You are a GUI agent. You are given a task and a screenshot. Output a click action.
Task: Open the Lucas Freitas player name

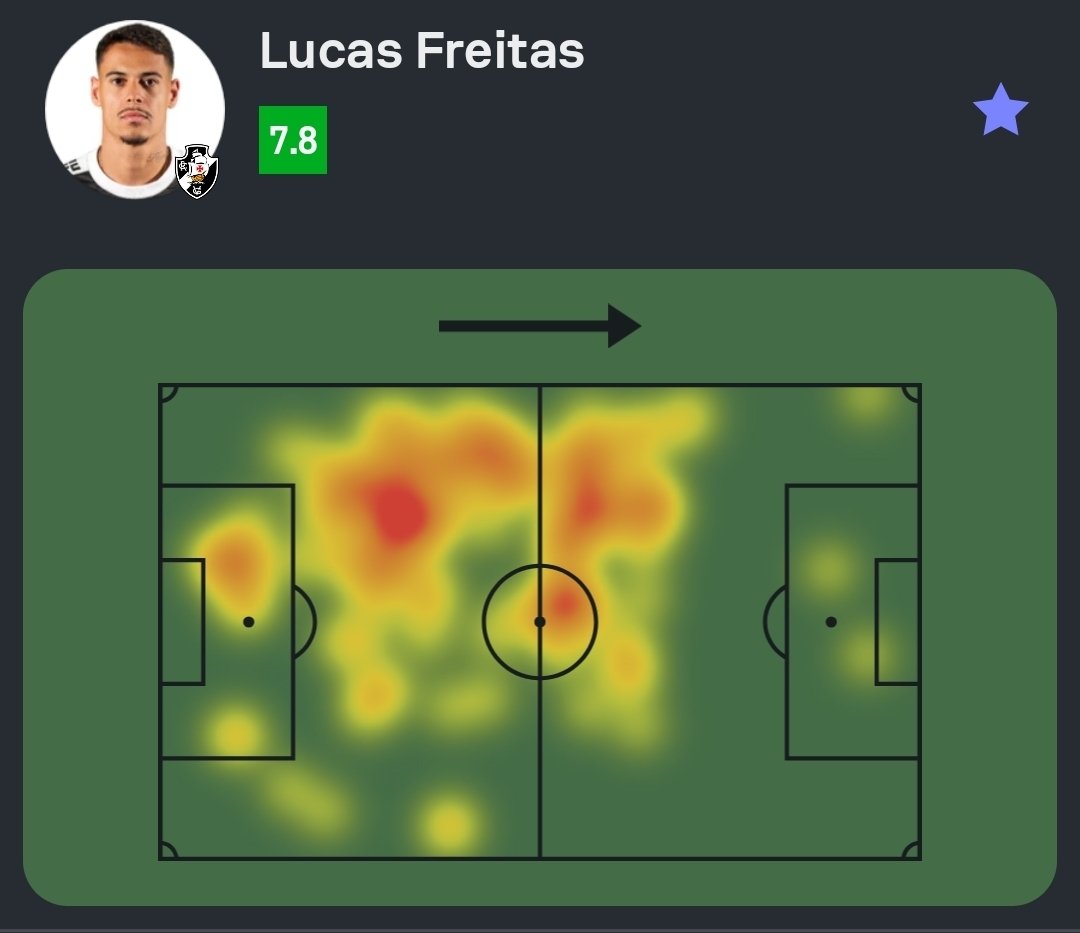(x=421, y=50)
